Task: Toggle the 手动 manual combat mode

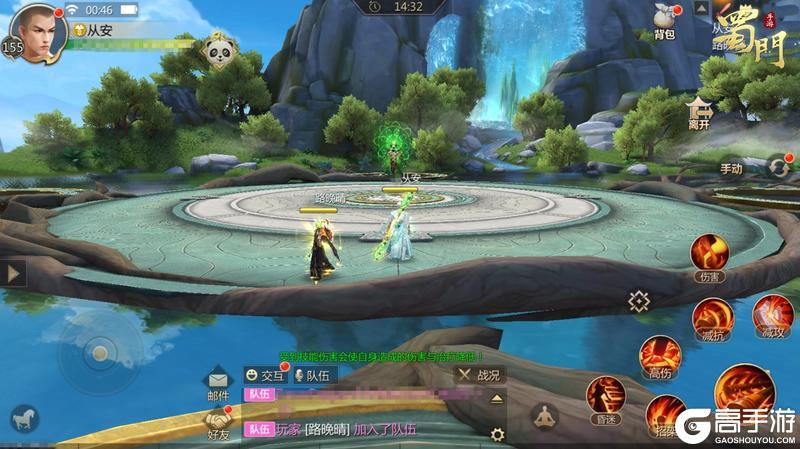Action: point(732,168)
